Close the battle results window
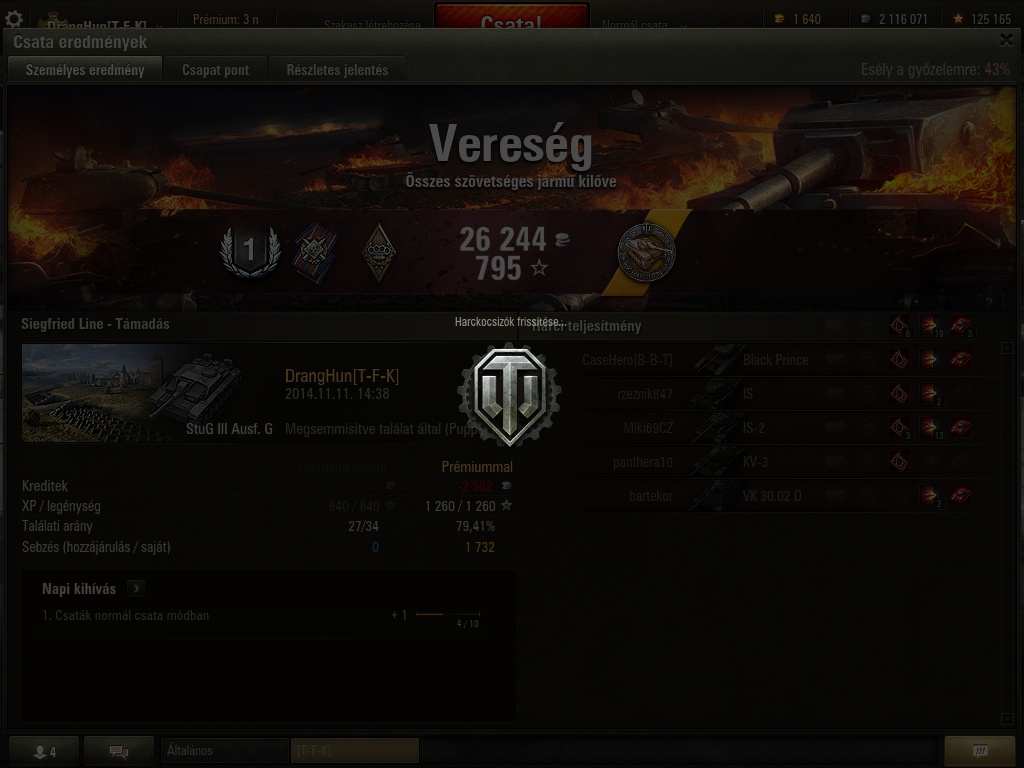 1006,40
